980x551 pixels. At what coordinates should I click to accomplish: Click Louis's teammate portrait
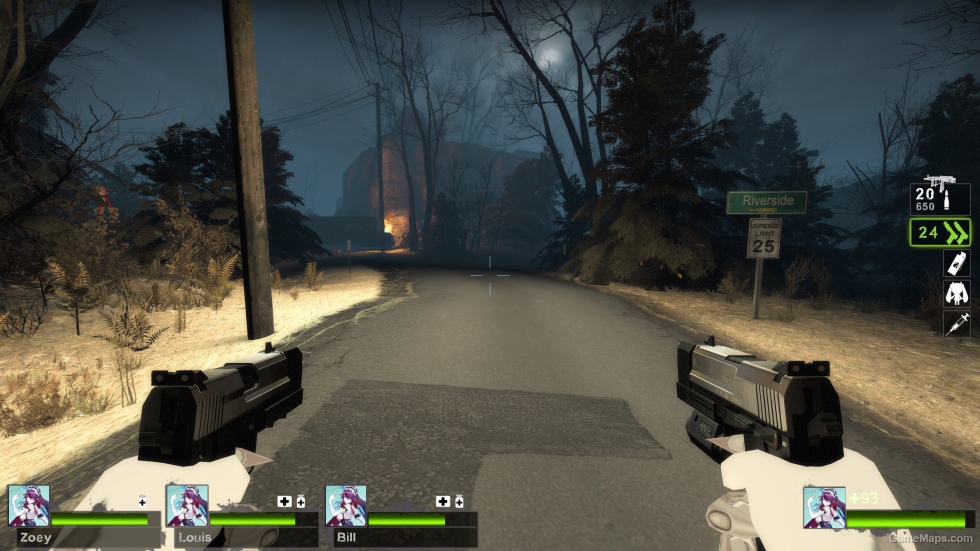[187, 506]
